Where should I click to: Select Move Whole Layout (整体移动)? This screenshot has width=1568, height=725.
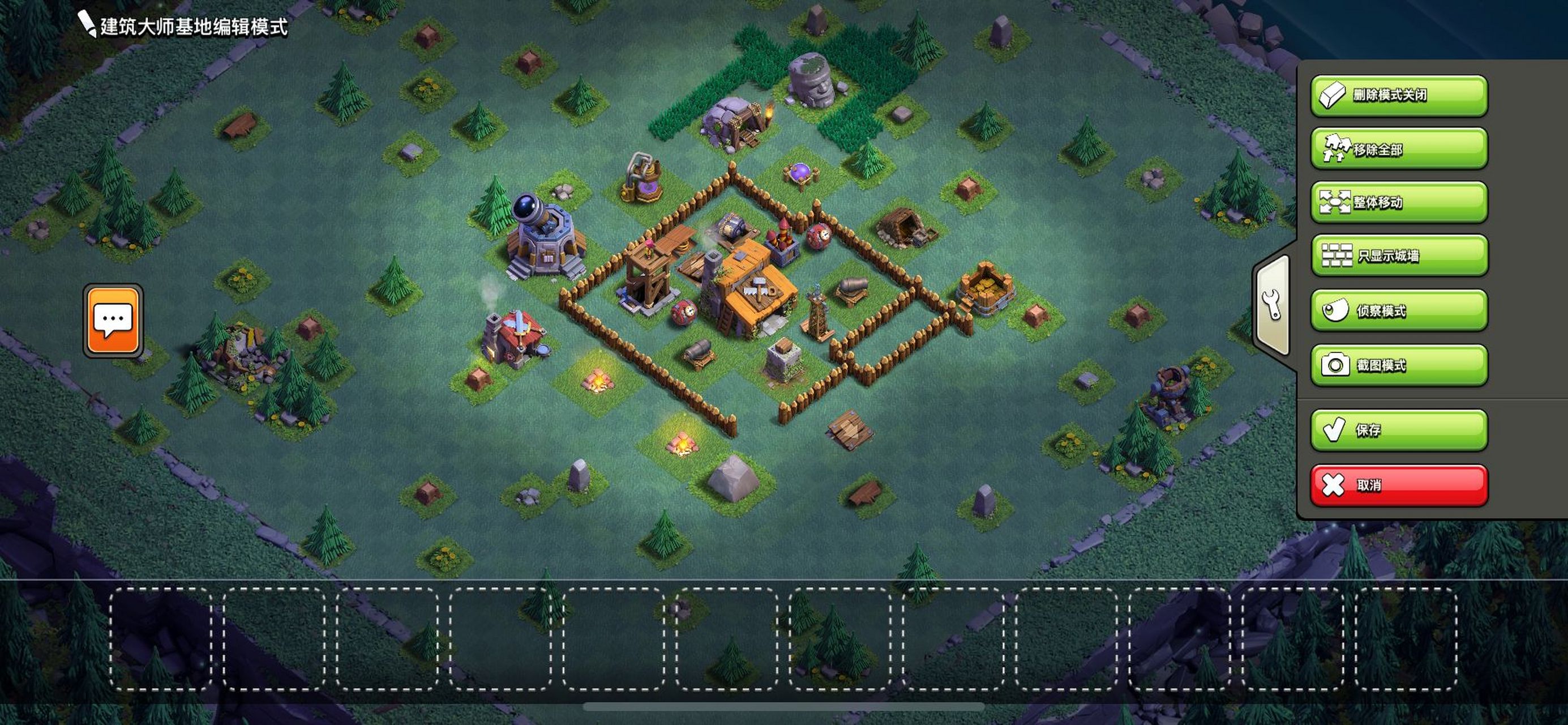(x=1399, y=202)
